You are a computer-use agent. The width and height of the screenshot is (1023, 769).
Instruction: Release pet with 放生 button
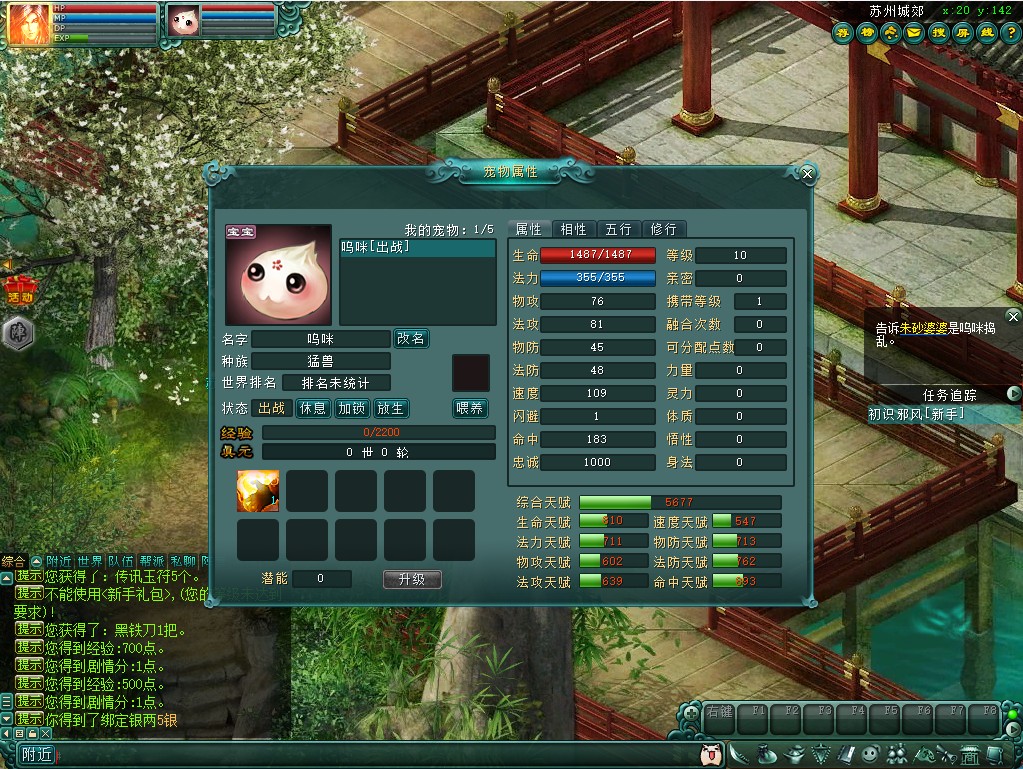tap(391, 408)
